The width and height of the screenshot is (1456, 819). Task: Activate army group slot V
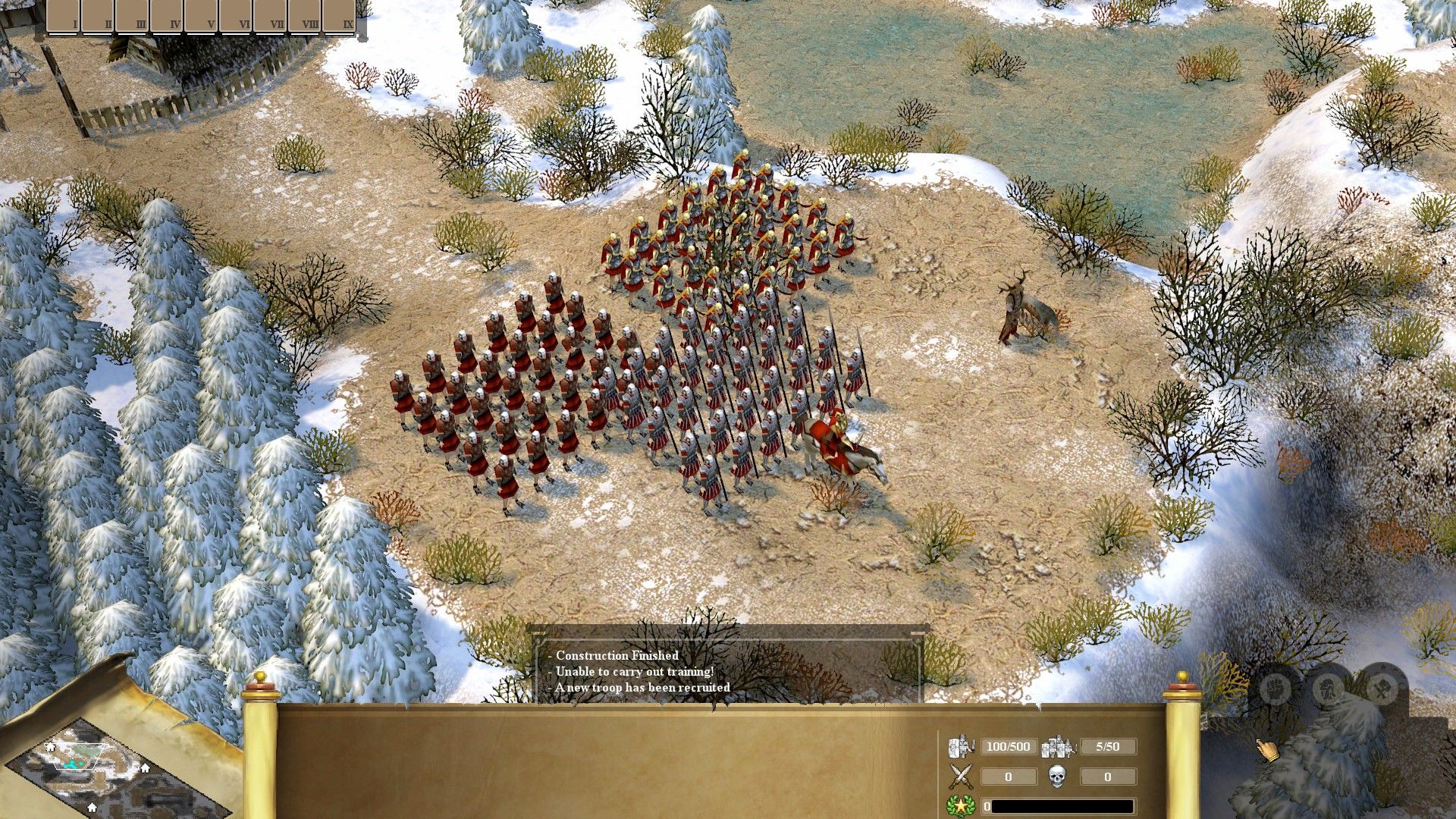(x=201, y=16)
